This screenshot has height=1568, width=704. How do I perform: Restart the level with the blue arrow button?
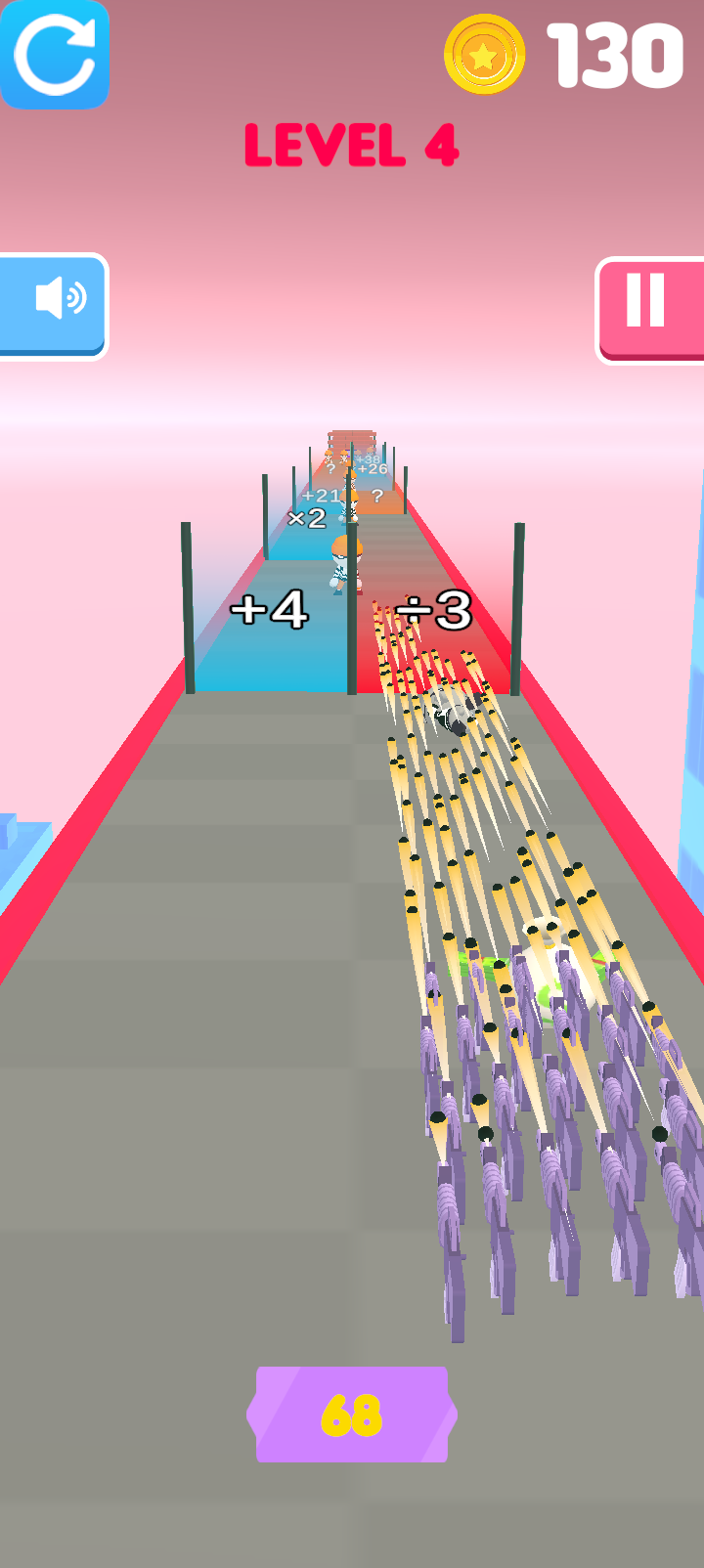(x=55, y=54)
